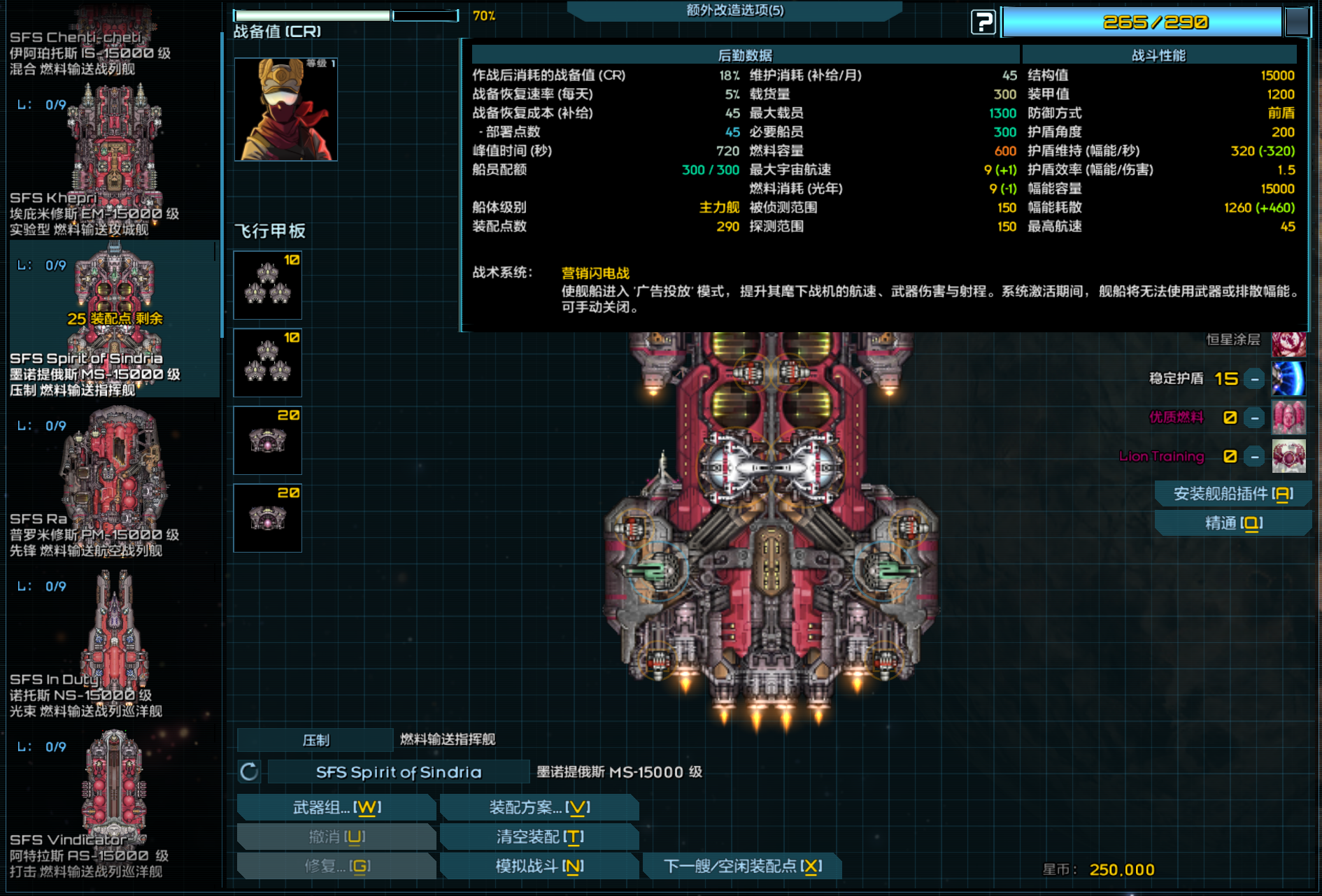Remove 稳定护盾 with its minus toggle
This screenshot has height=896, width=1322.
[x=1253, y=379]
